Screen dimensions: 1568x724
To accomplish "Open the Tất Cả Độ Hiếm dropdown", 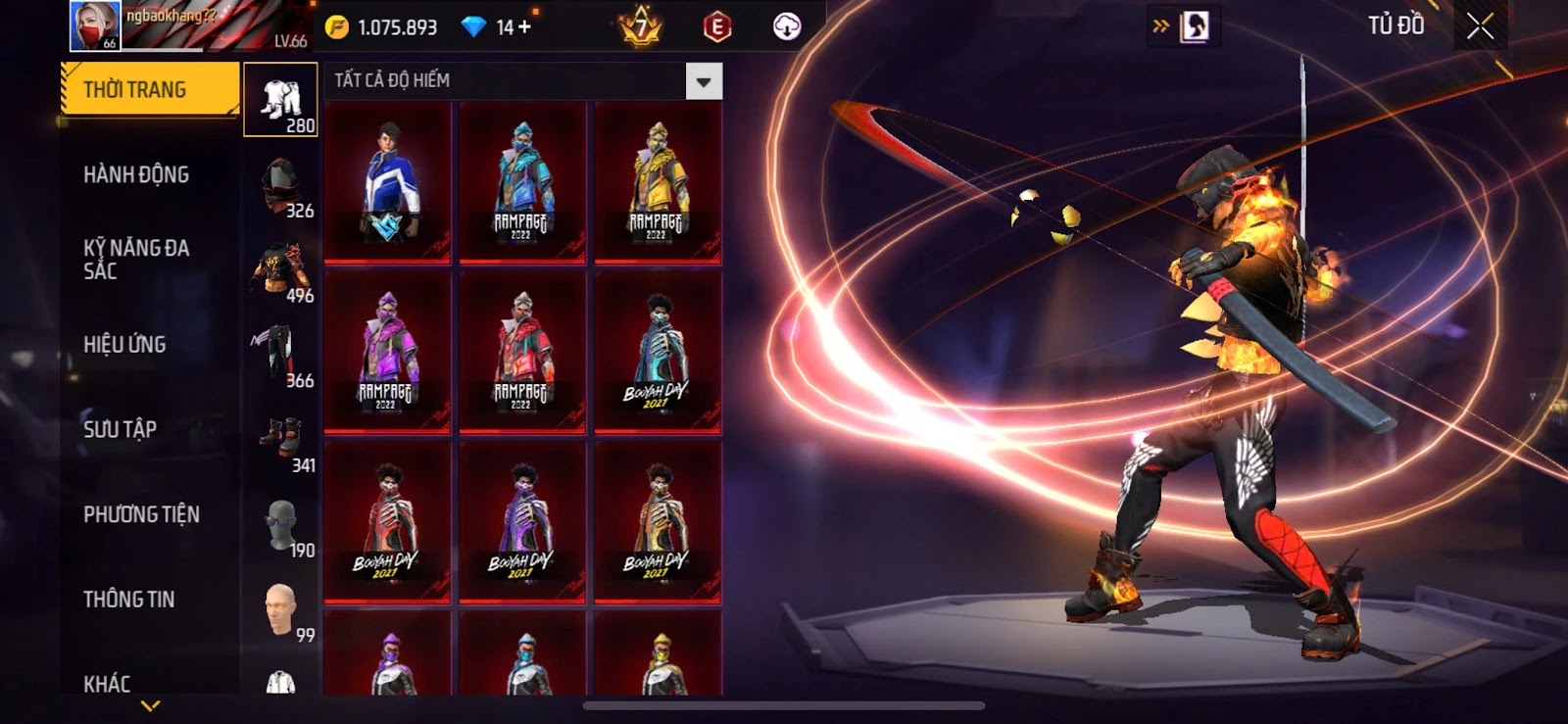I will tap(703, 82).
